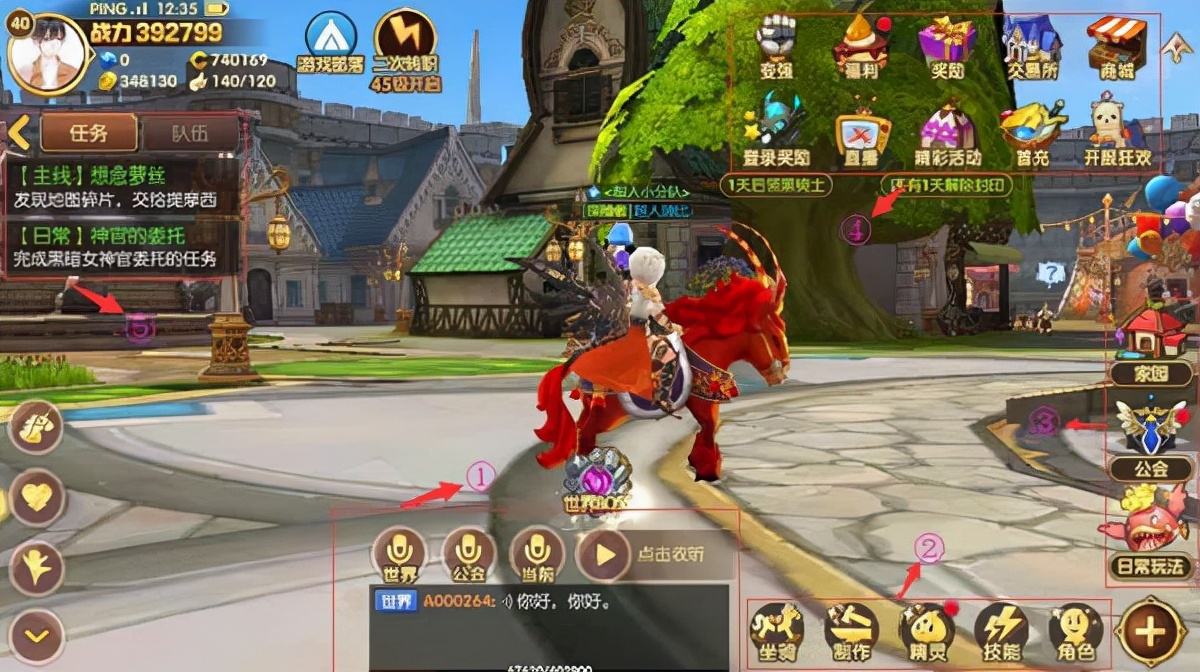Open the 变强 (get stronger) menu
This screenshot has width=1200, height=672.
coord(776,45)
